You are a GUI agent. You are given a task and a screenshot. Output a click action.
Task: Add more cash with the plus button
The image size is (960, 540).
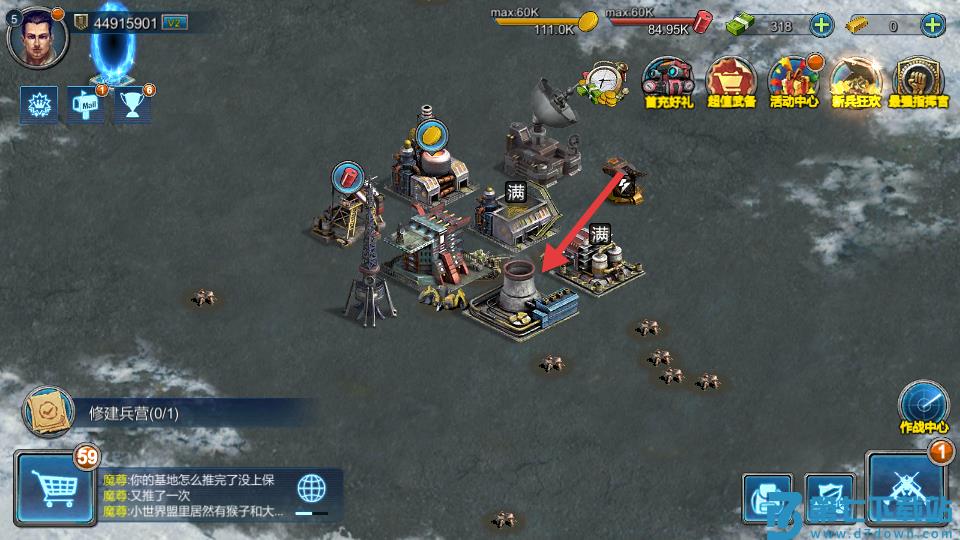820,26
